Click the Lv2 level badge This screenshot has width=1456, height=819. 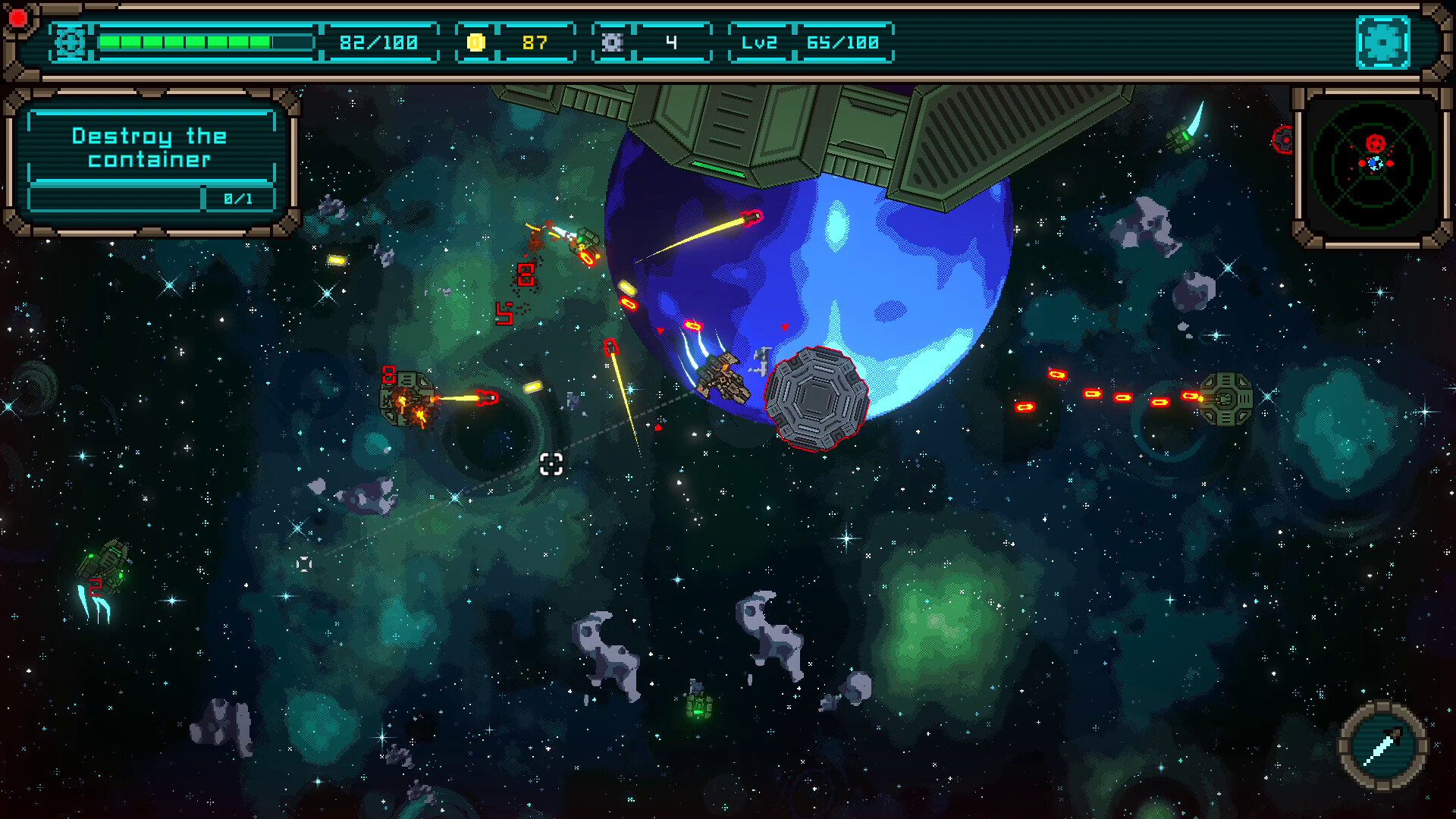(x=758, y=42)
